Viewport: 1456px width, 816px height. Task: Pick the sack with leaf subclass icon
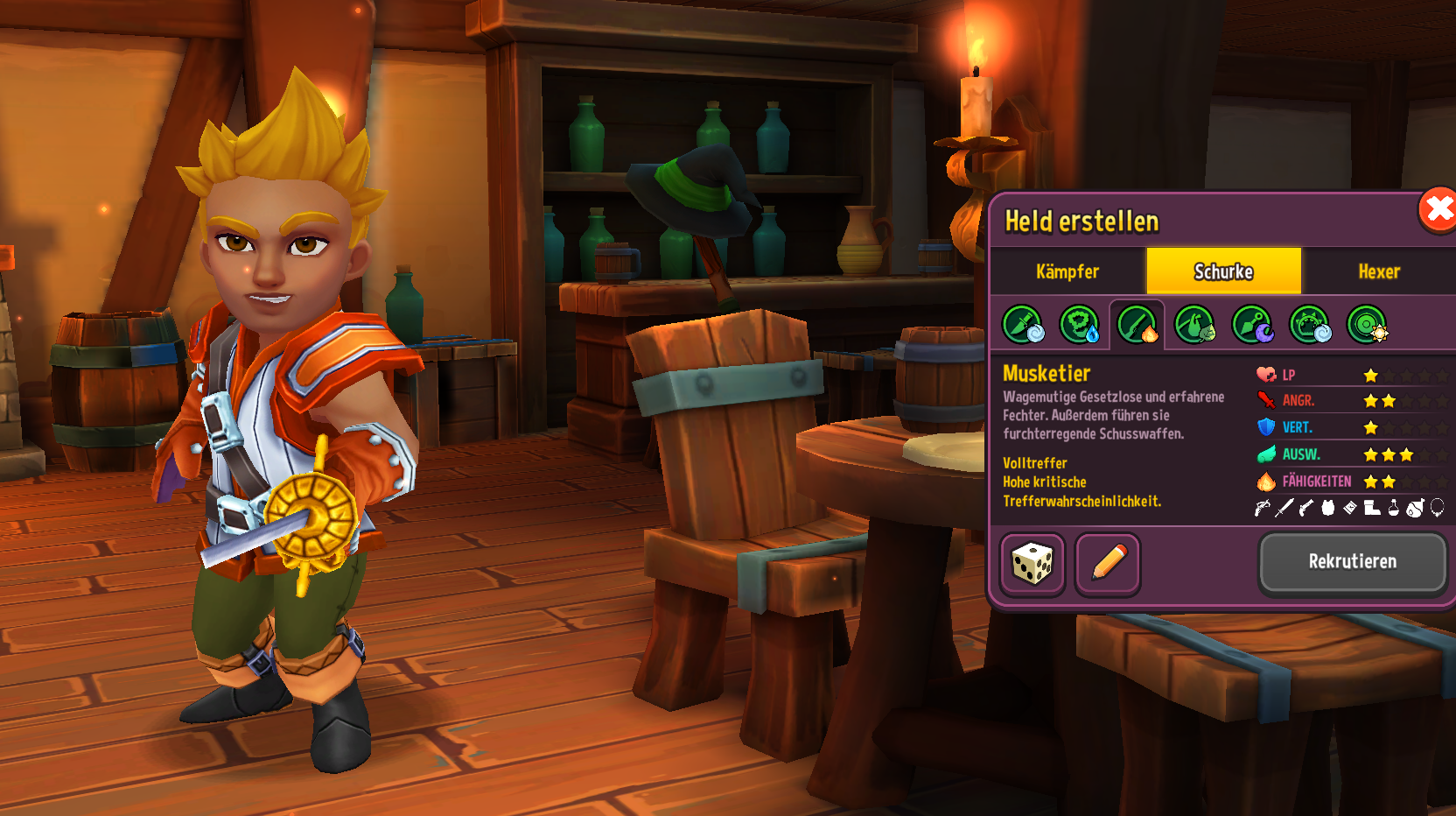[1194, 325]
